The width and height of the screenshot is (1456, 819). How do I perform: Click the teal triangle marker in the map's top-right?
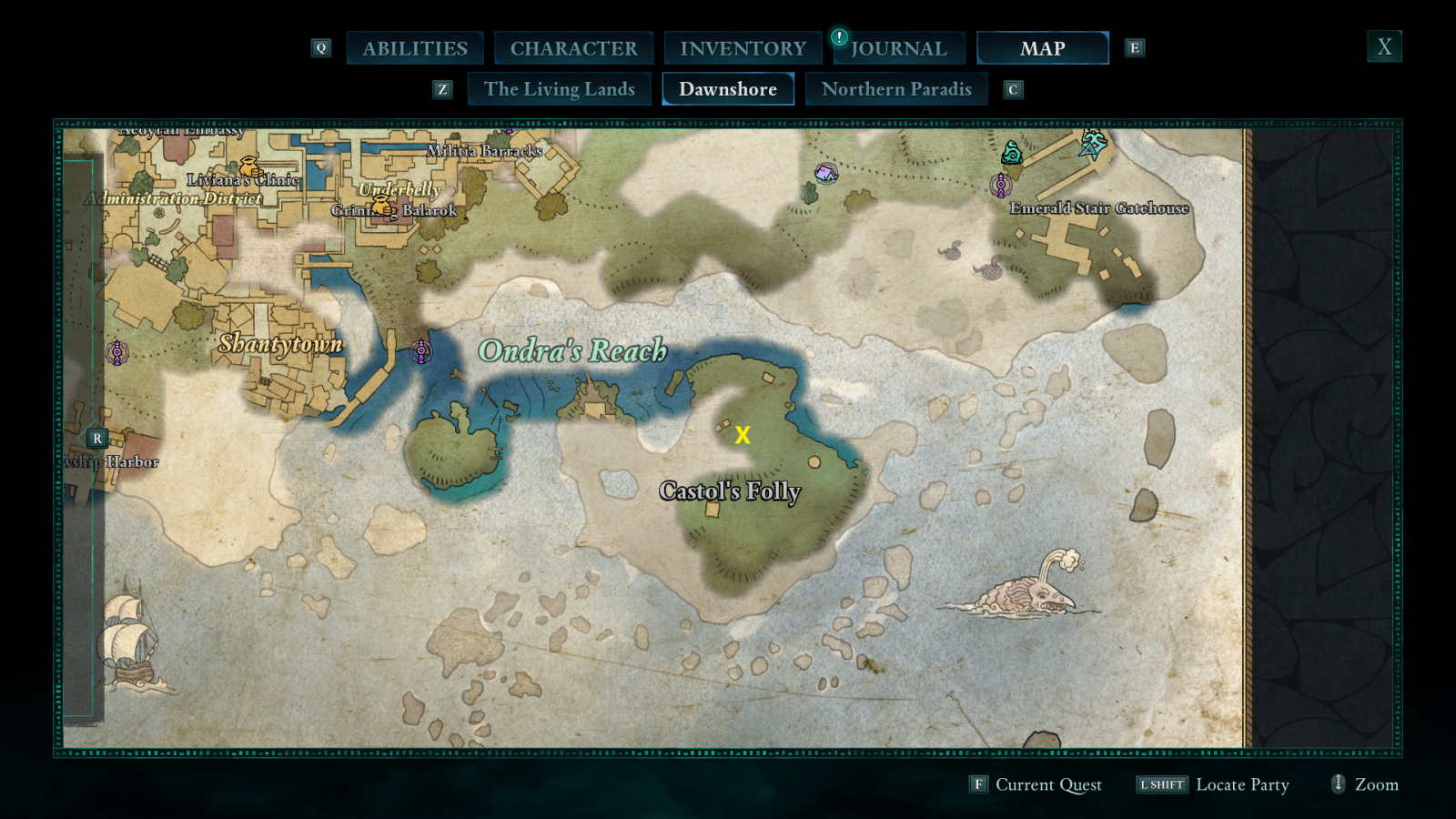pyautogui.click(x=1088, y=147)
